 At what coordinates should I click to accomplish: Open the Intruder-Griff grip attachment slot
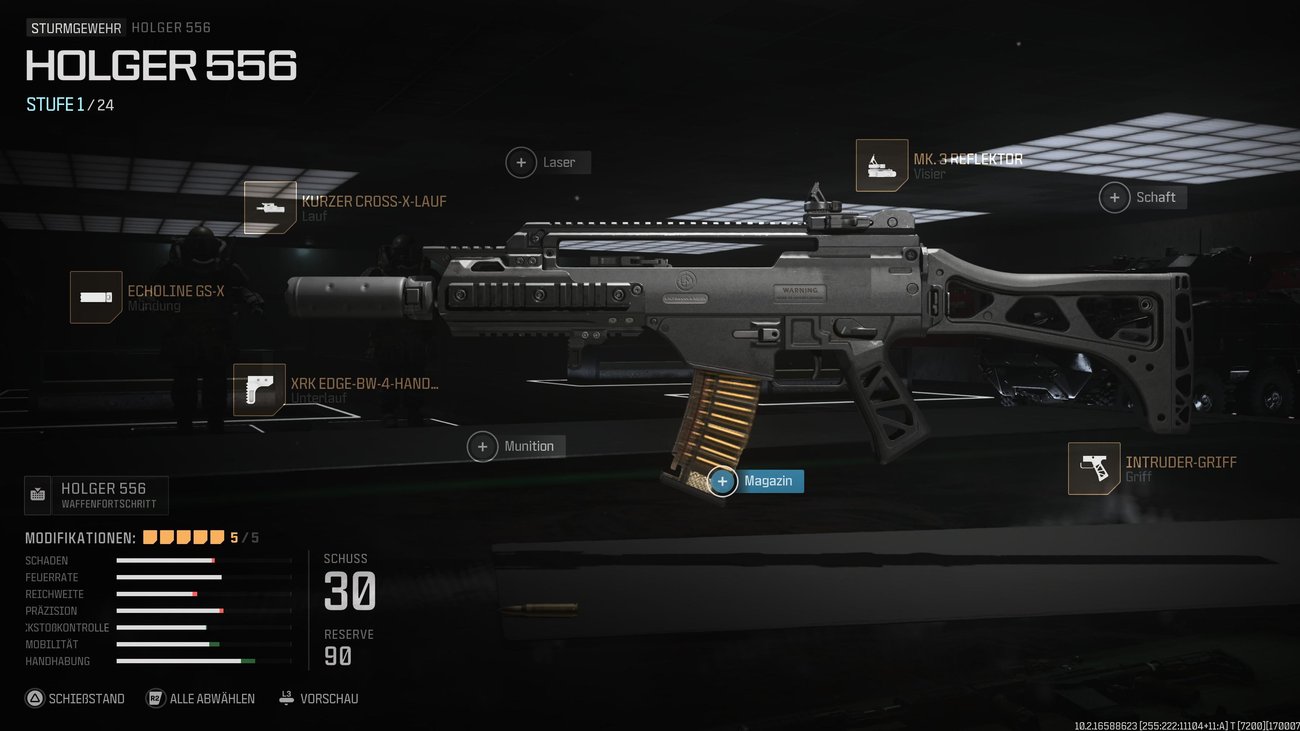pyautogui.click(x=1095, y=468)
